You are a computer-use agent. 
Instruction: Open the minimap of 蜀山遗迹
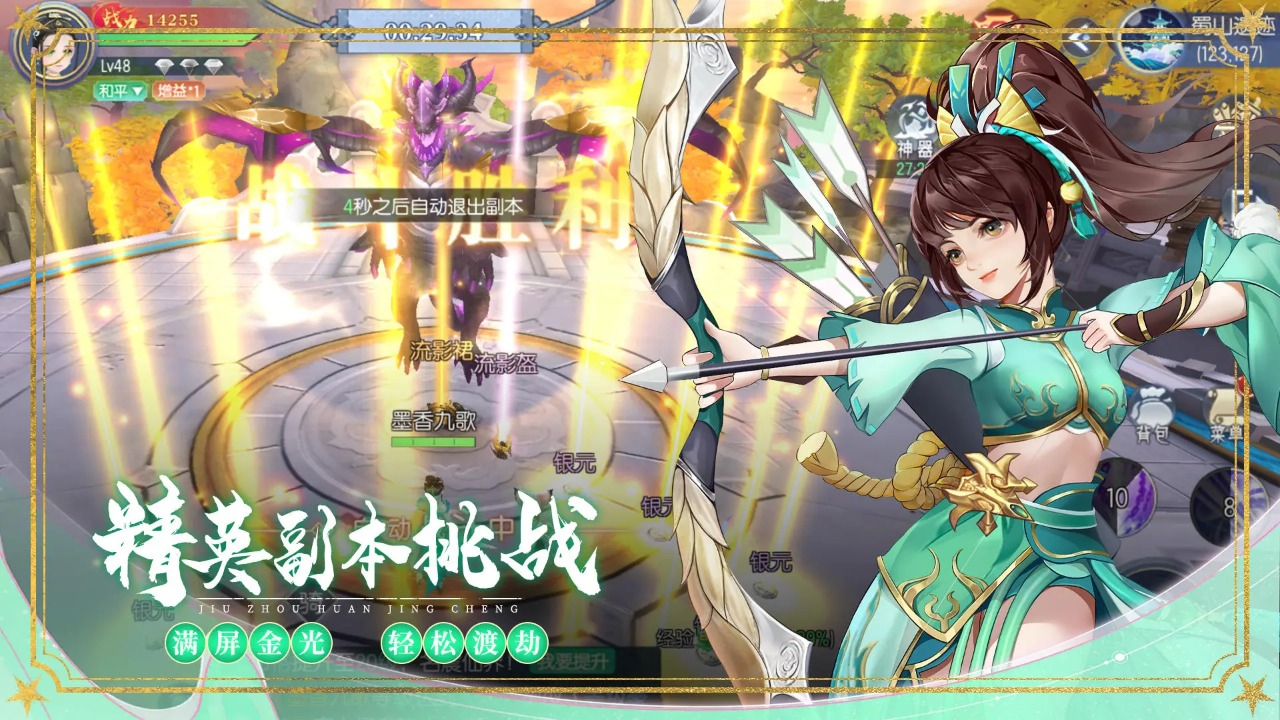[x=1147, y=38]
